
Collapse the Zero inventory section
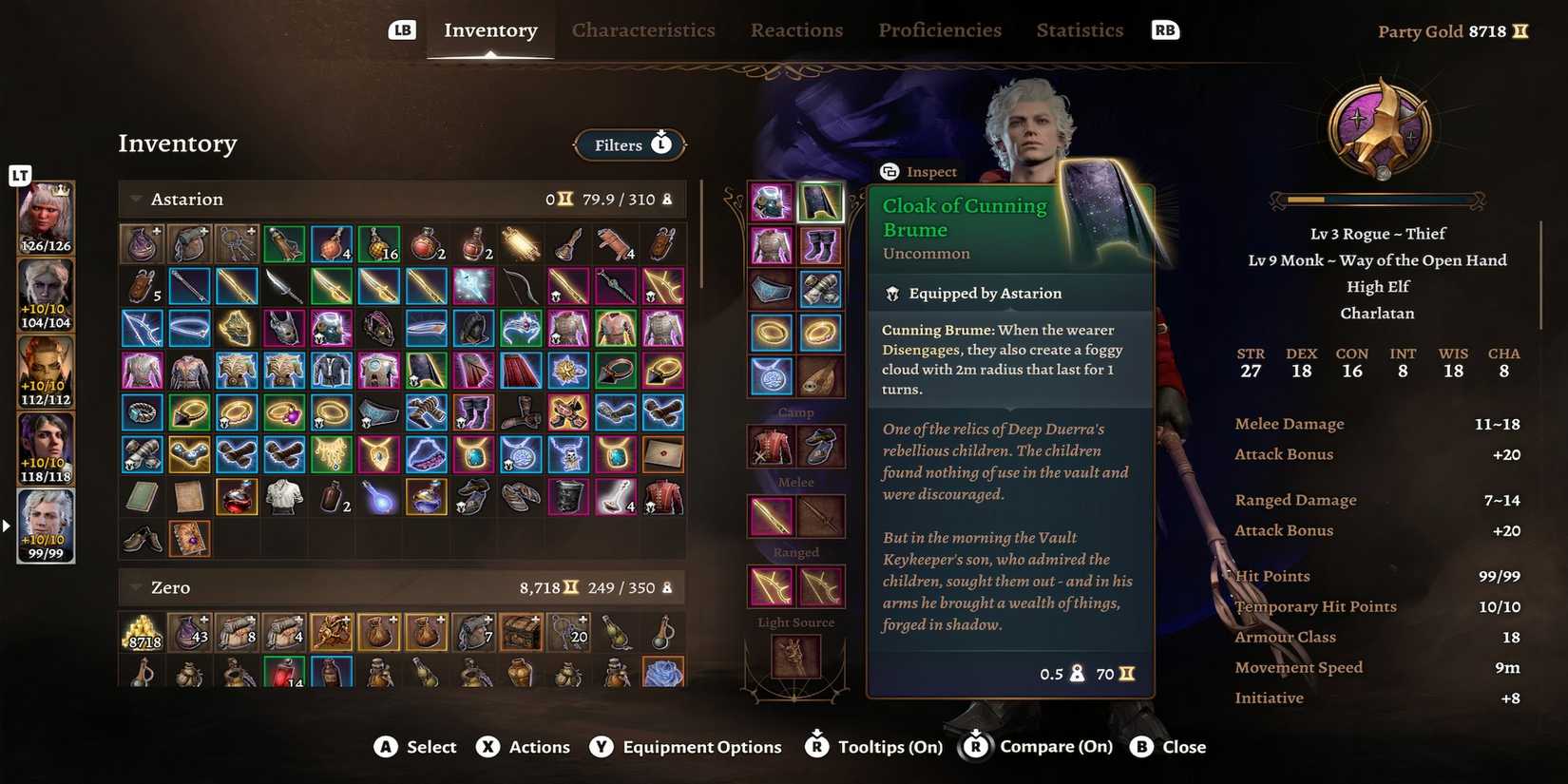[x=136, y=588]
